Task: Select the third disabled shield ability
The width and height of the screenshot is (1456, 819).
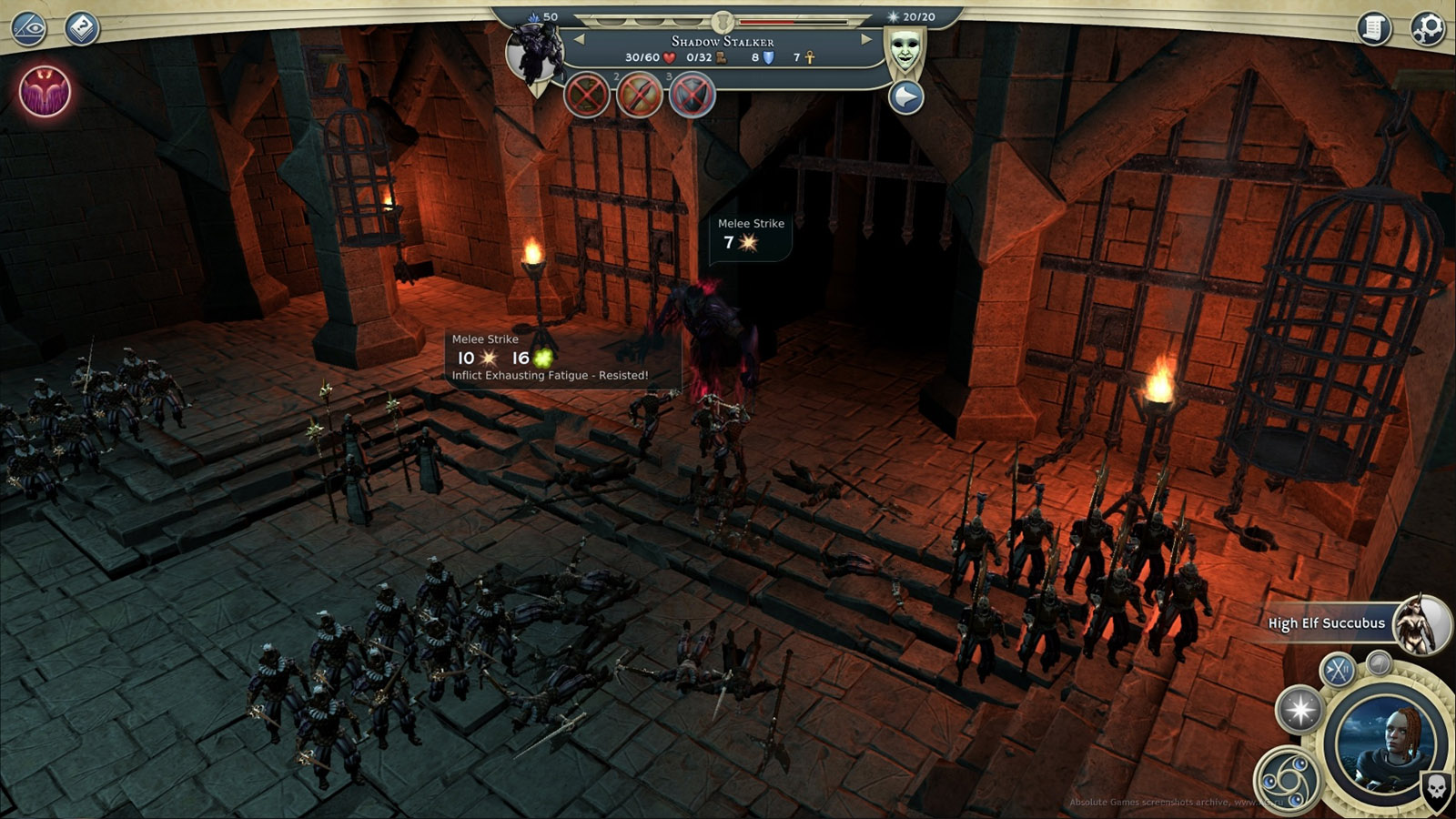Action: click(x=693, y=95)
